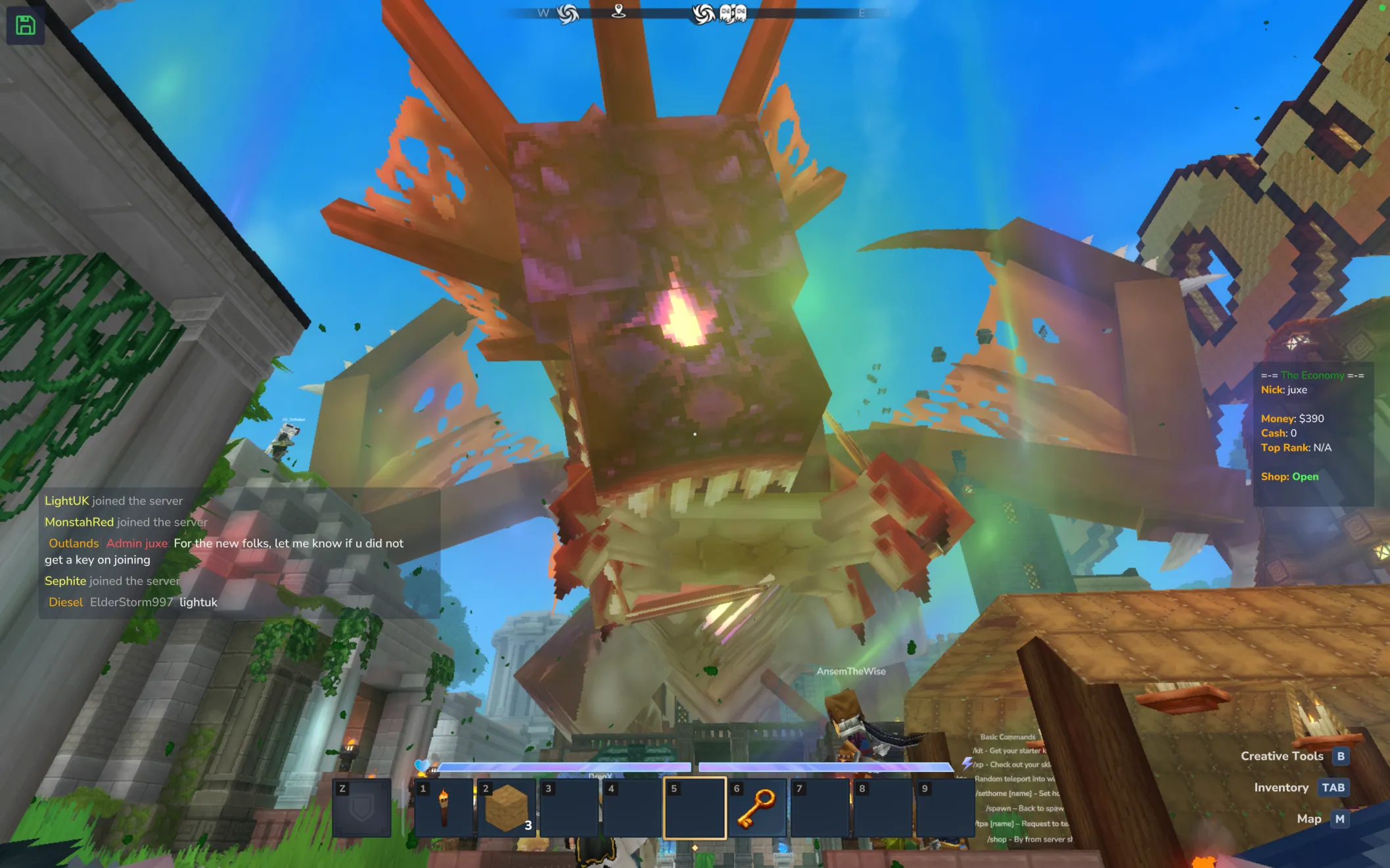Viewport: 1390px width, 868px height.
Task: Click the save screenshot icon top-left
Action: (25, 25)
